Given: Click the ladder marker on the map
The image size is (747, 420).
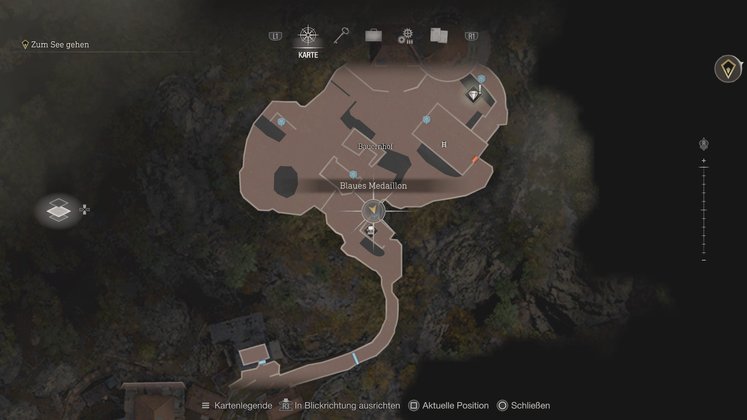Looking at the screenshot, I should pos(443,144).
